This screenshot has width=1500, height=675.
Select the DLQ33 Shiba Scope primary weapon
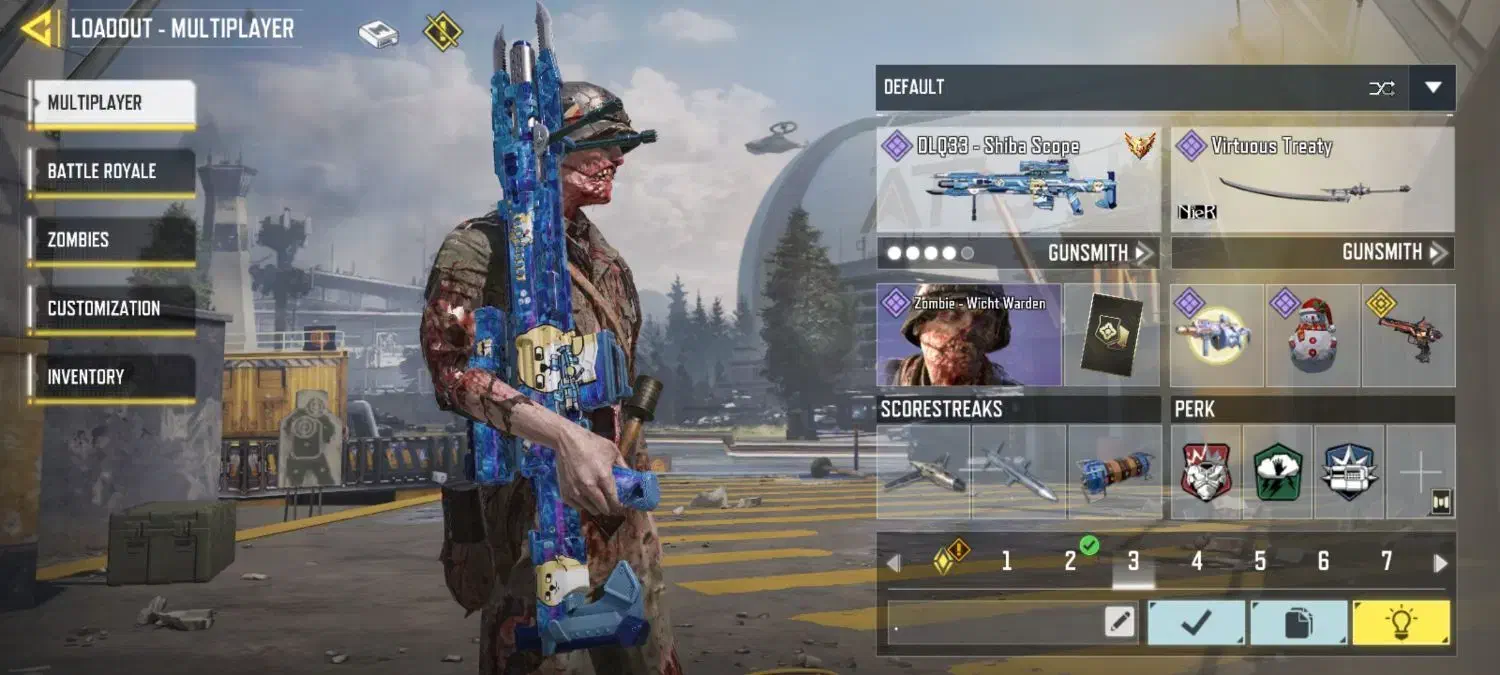coord(1019,180)
